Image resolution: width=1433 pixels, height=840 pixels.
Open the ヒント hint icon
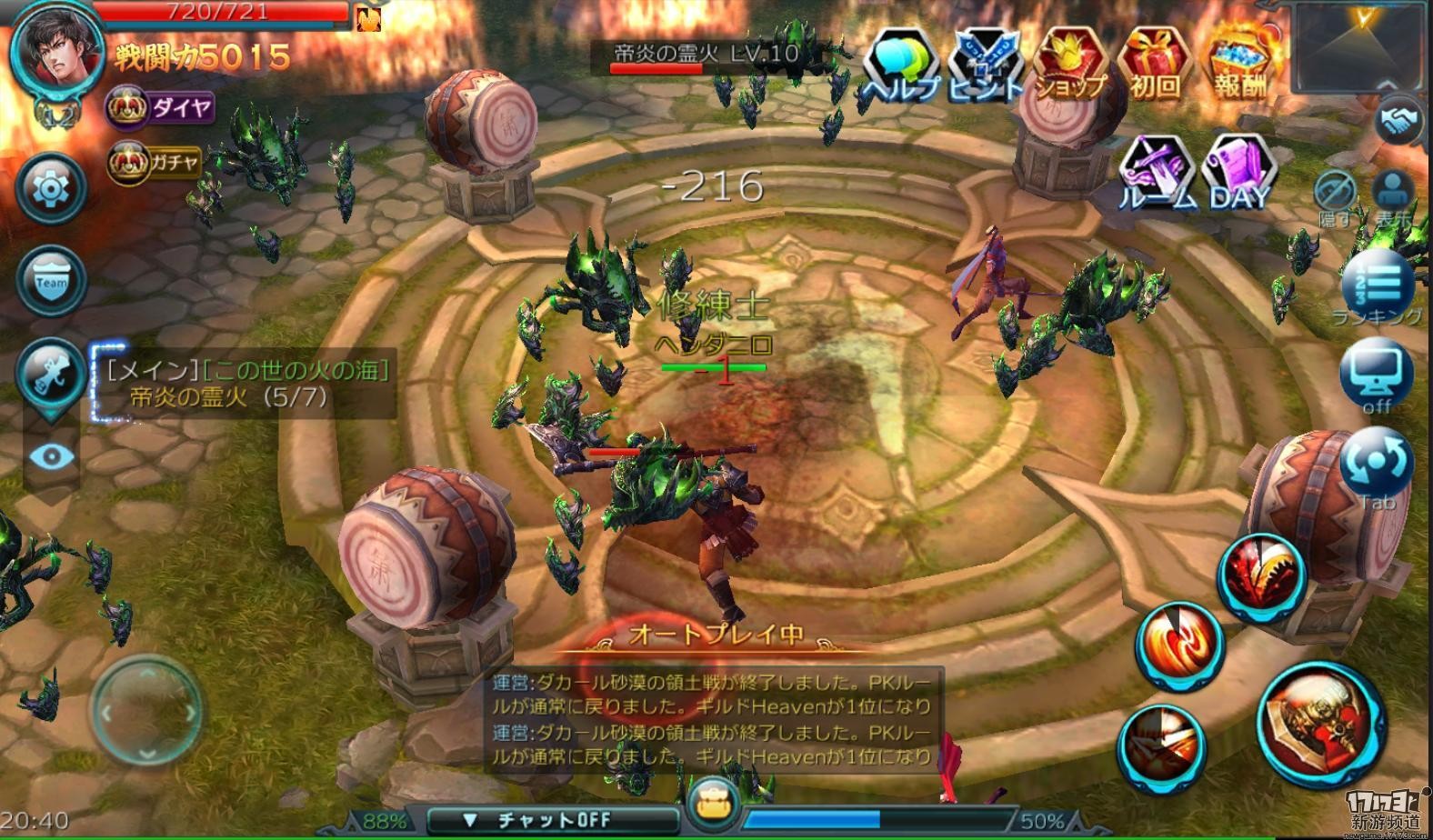pyautogui.click(x=986, y=65)
